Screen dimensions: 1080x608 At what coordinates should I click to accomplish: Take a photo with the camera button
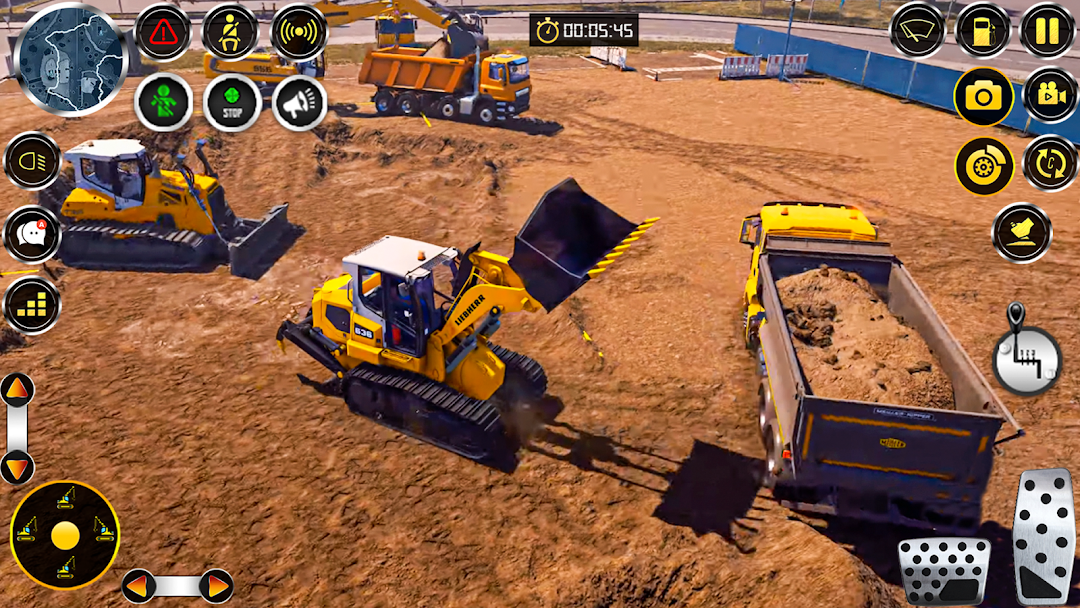983,96
